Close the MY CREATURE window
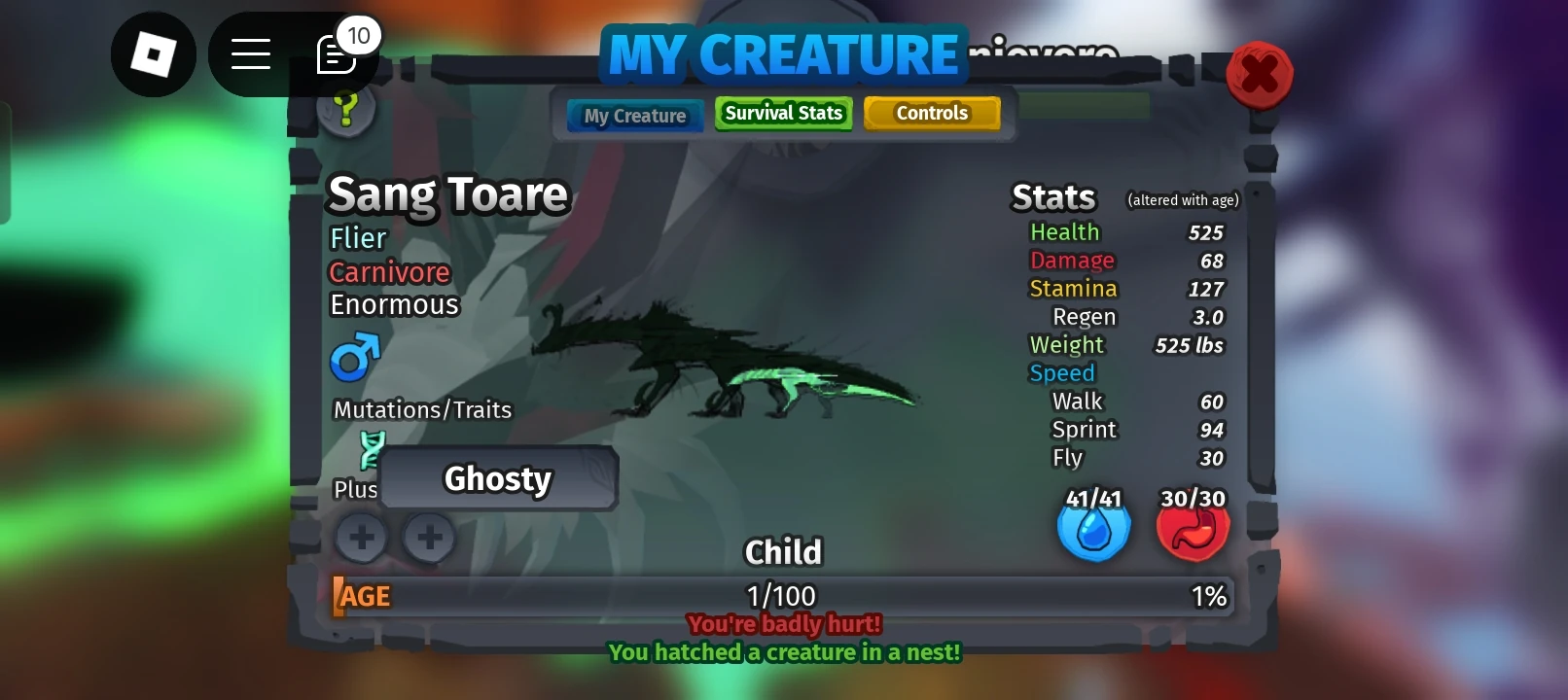Screen dimensions: 1568x700 1260,75
